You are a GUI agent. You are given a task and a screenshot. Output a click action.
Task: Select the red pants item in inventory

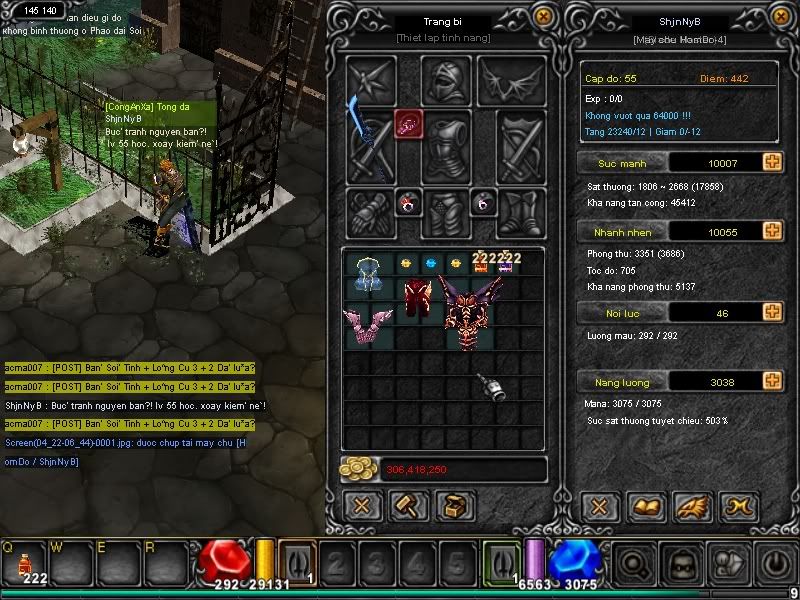click(417, 298)
